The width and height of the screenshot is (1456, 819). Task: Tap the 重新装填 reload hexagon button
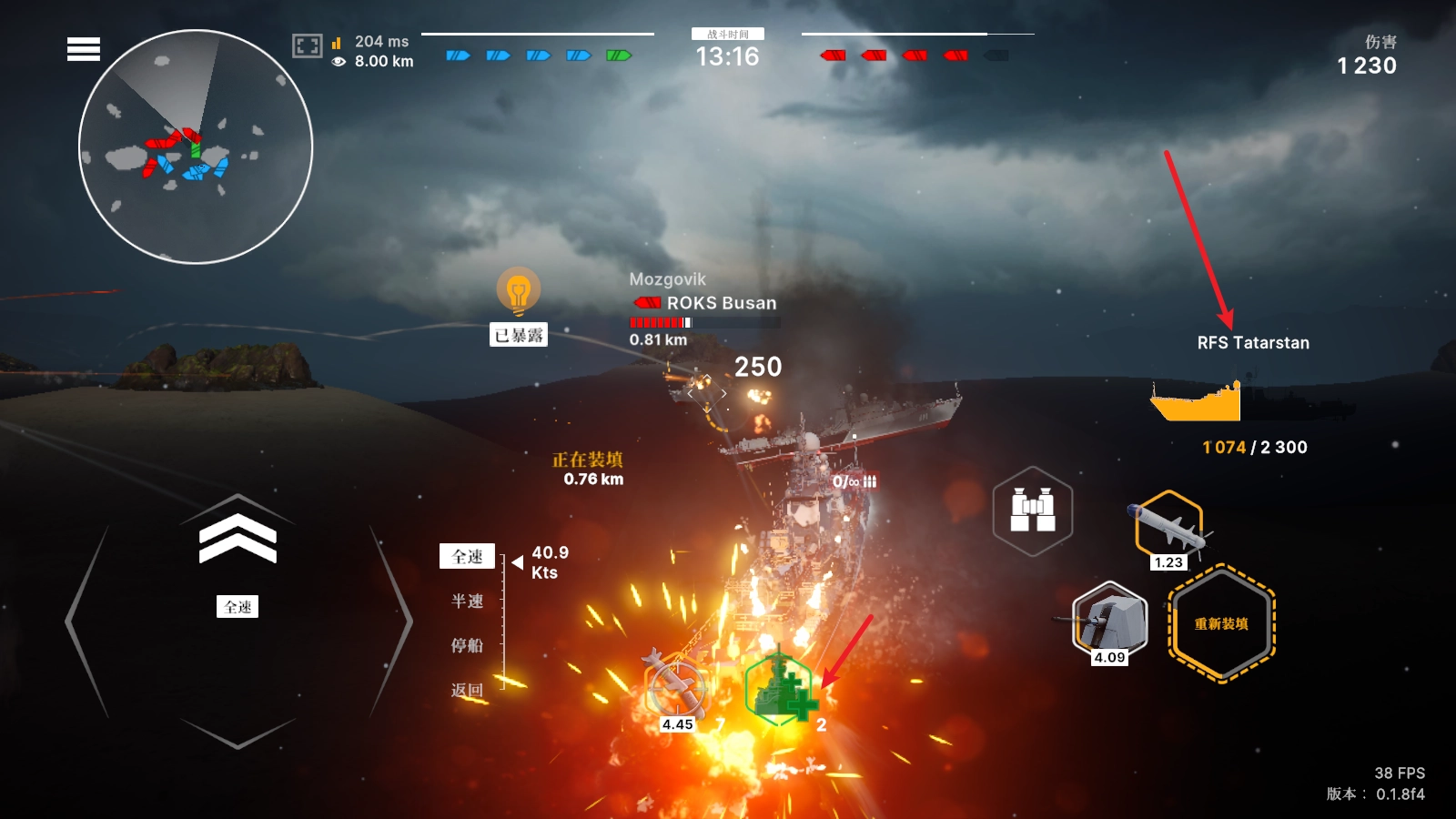click(x=1221, y=623)
